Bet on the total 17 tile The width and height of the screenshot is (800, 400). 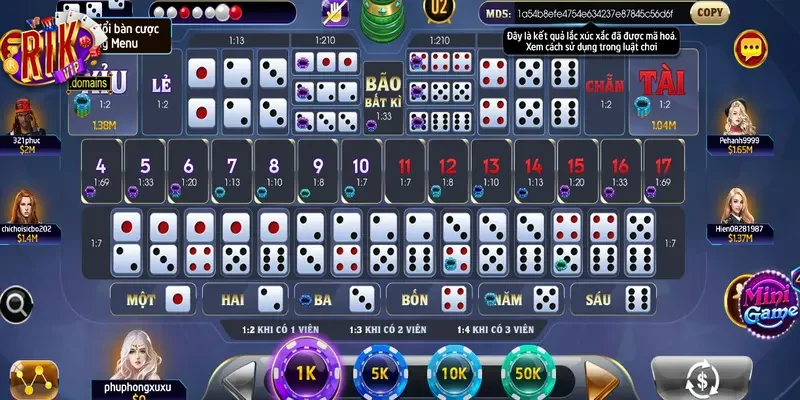[662, 171]
